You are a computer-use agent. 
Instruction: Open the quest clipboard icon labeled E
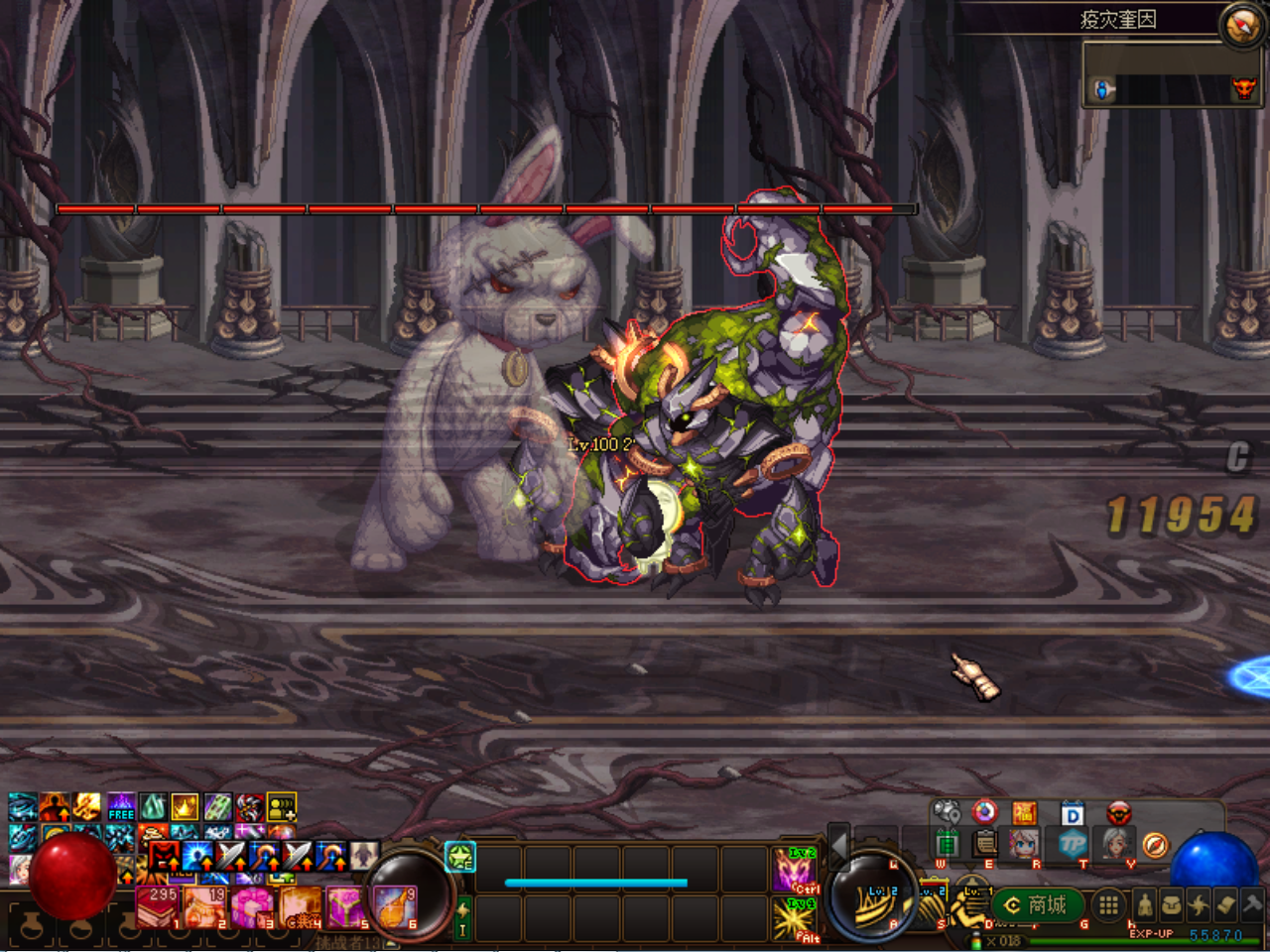point(986,844)
